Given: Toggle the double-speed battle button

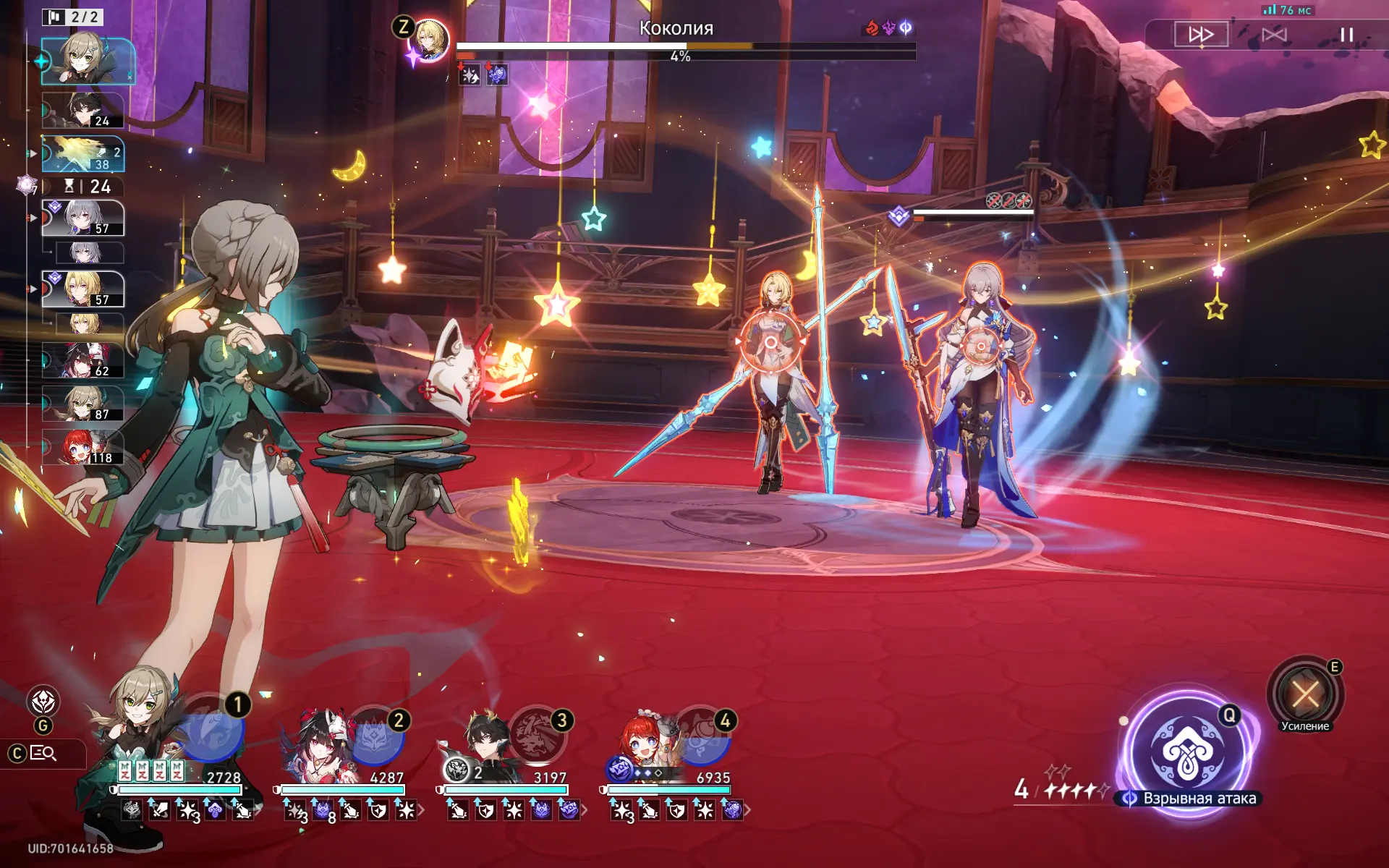Looking at the screenshot, I should pos(1200,34).
